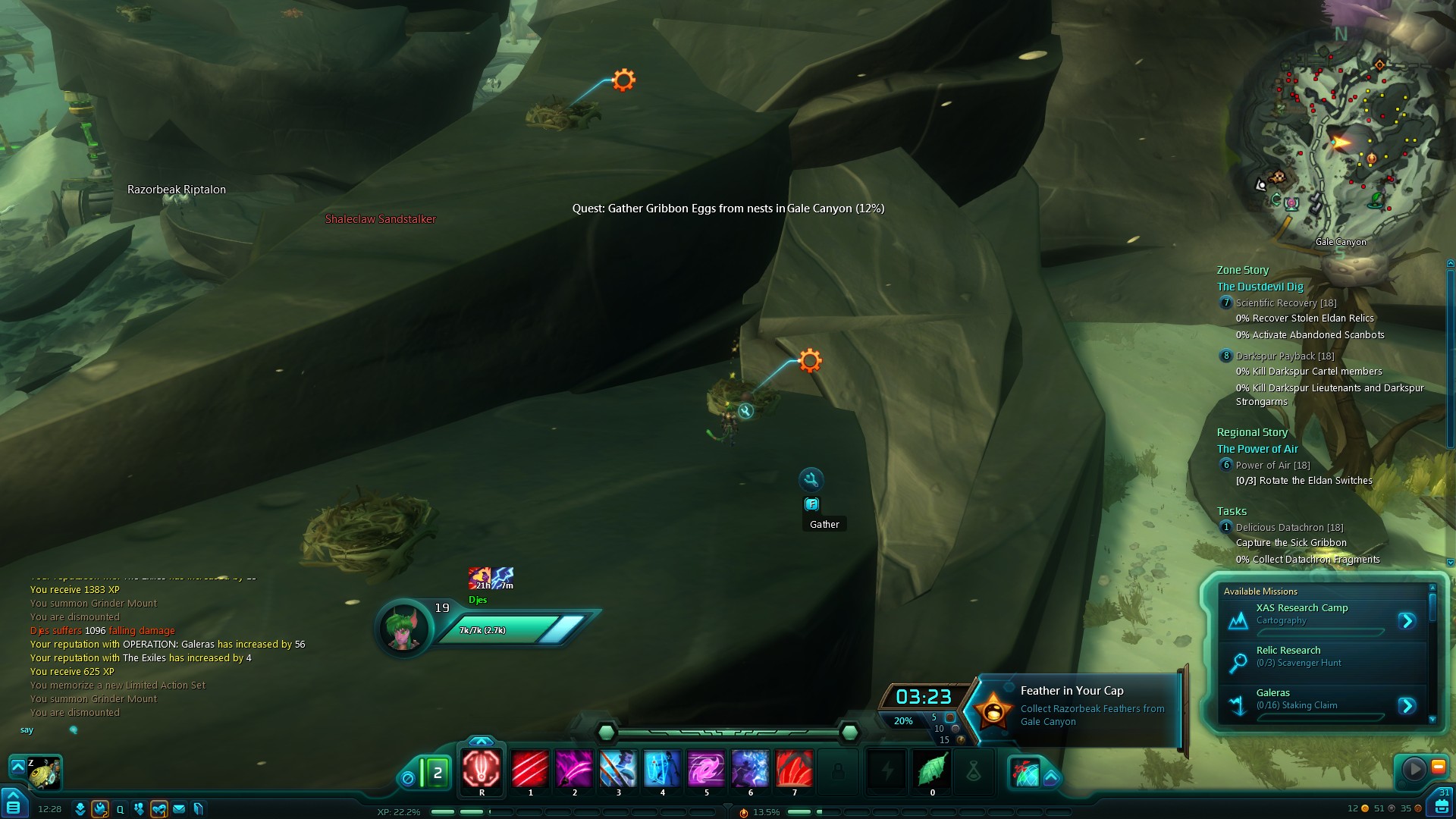
Task: Select the Delicious Datachron task
Action: tap(1289, 527)
